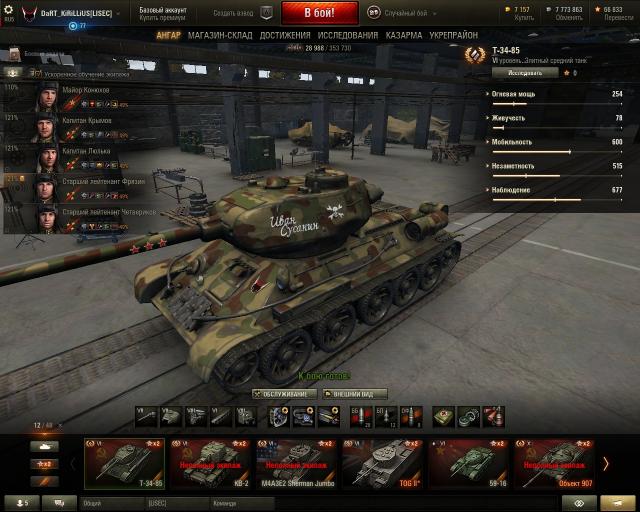Click «Купить премиум» under the account type
The width and height of the screenshot is (640, 512).
161,18
